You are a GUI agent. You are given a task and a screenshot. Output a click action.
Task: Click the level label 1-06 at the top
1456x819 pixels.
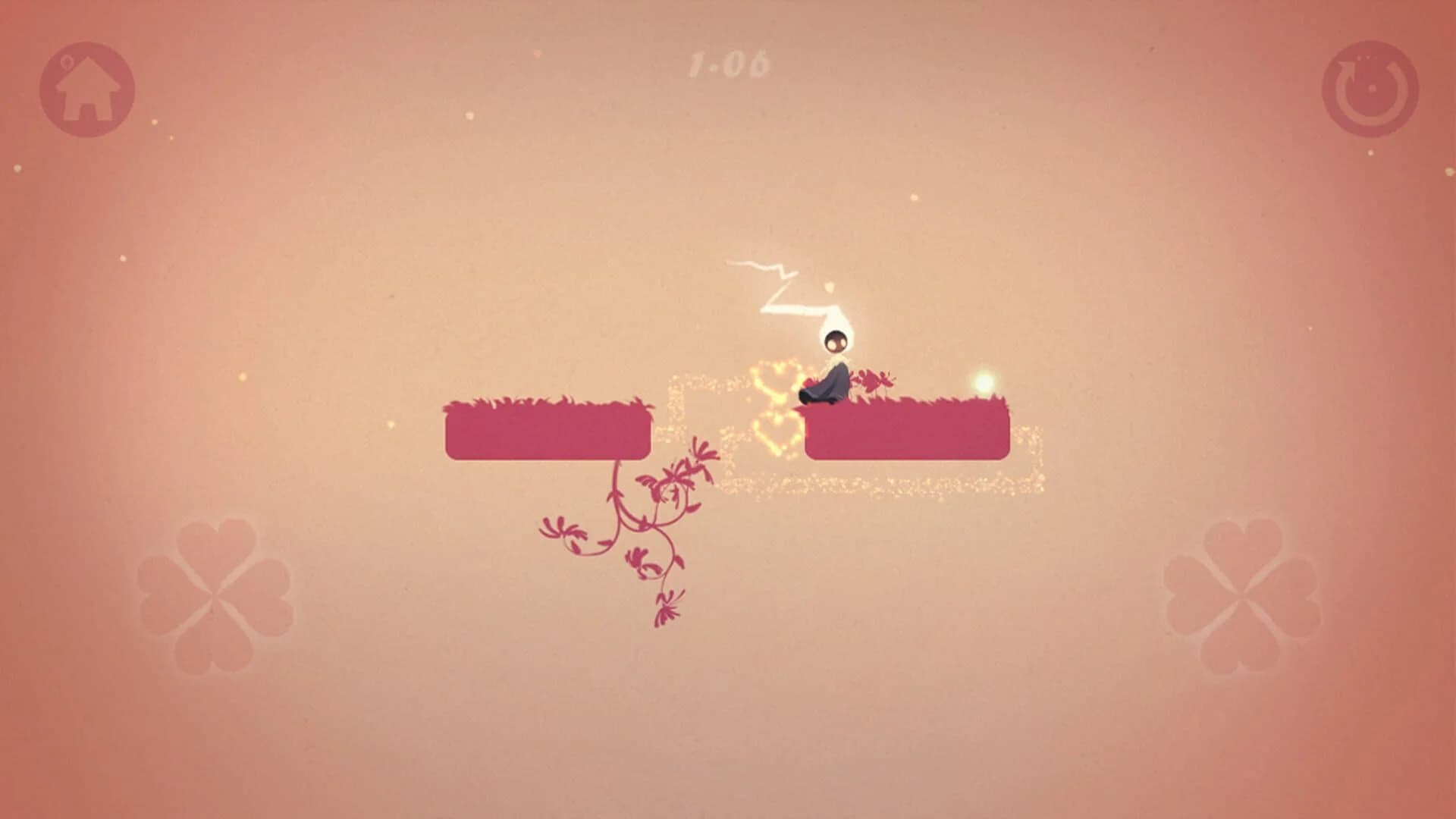(730, 62)
